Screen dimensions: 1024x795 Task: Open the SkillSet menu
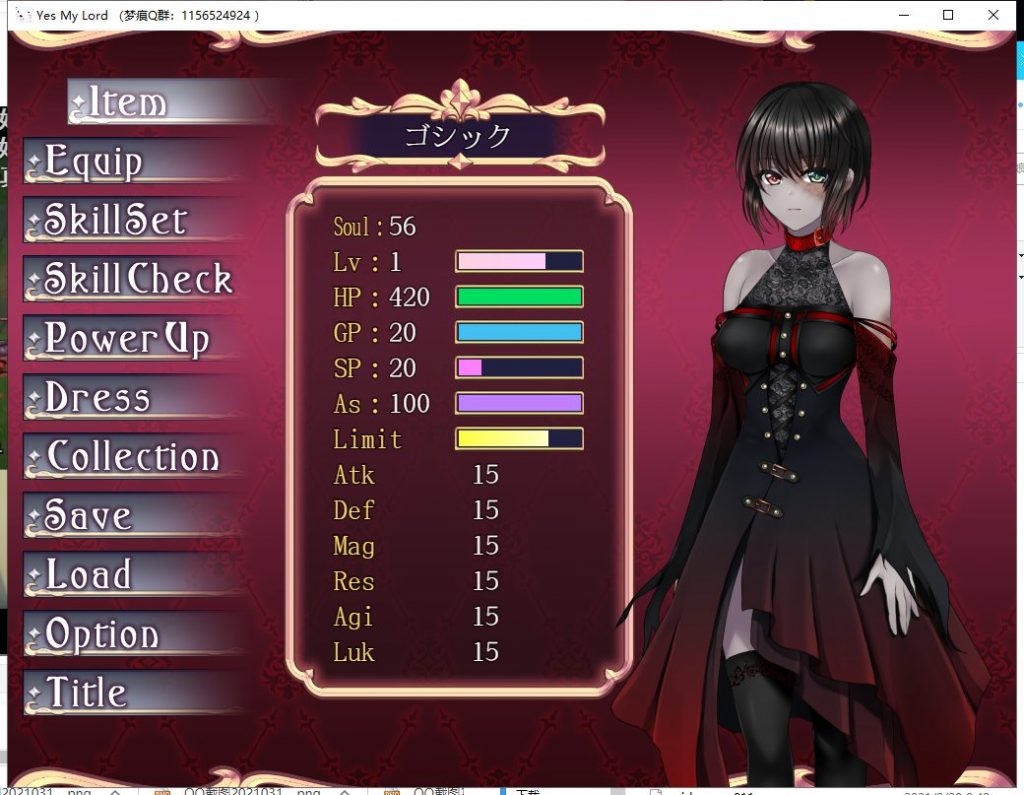(116, 220)
